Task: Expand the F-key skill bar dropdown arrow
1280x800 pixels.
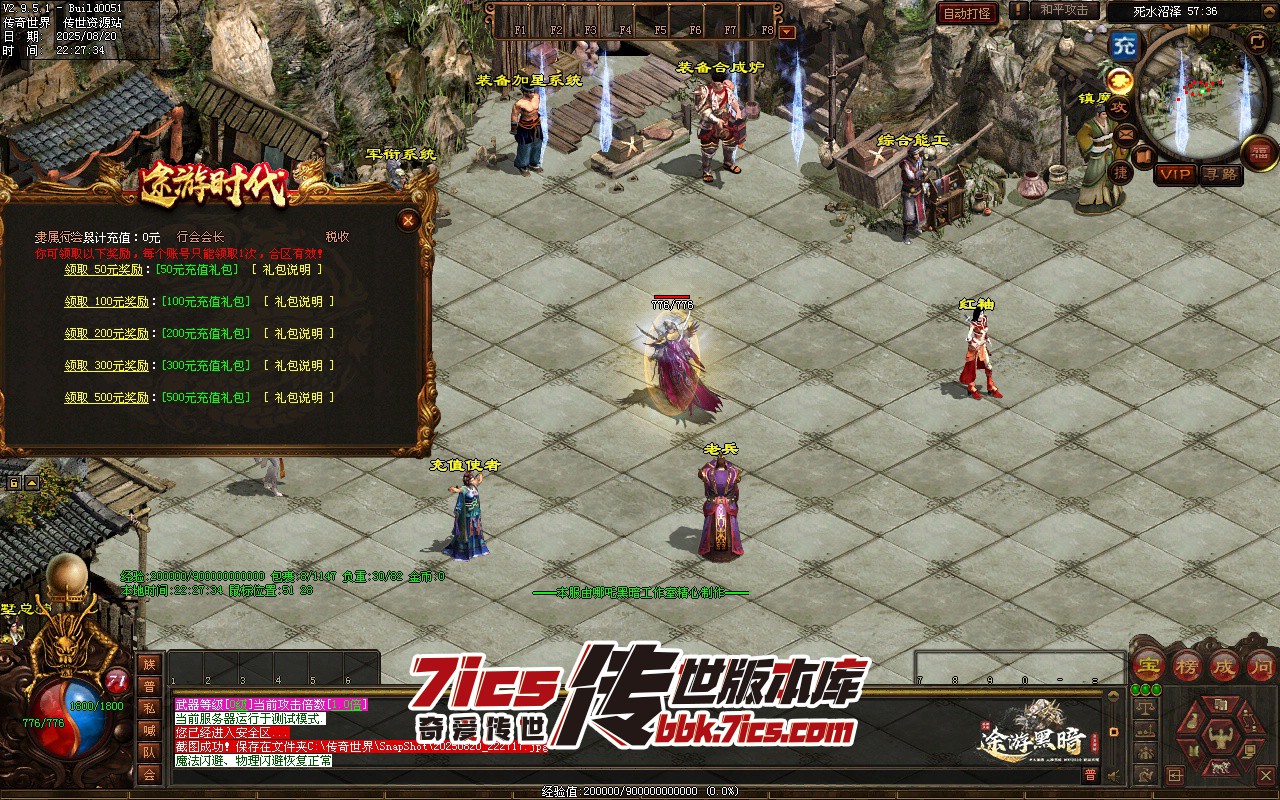Action: tap(787, 32)
